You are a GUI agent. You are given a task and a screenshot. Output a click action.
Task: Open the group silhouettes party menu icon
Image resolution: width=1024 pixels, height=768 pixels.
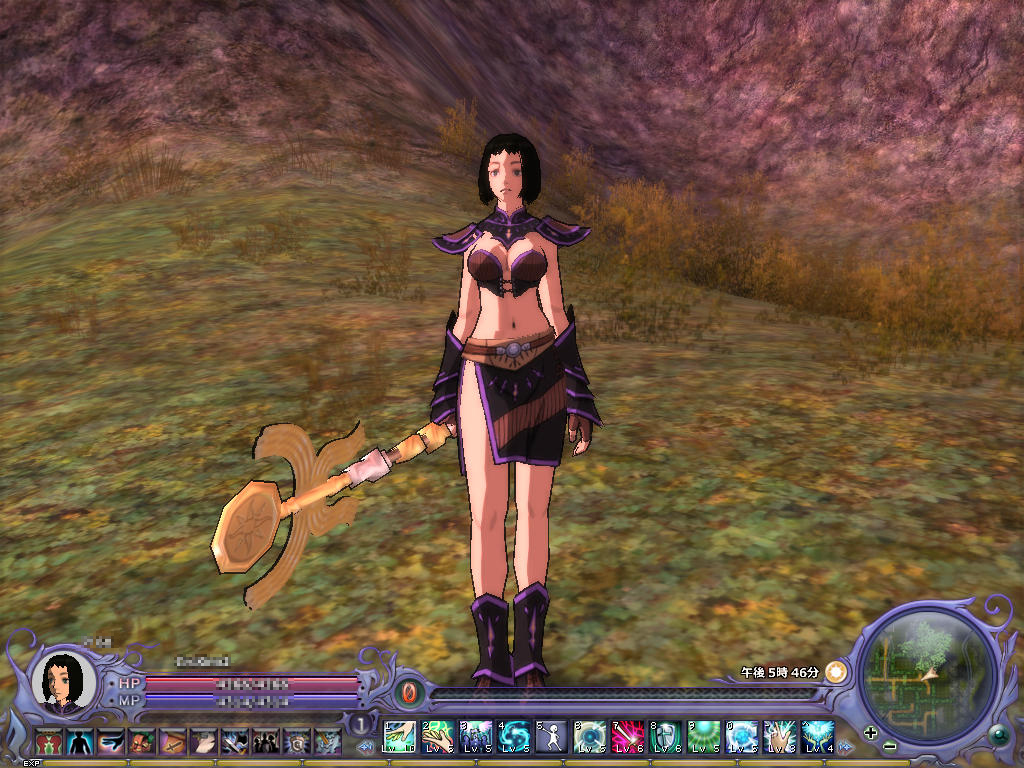tap(266, 741)
